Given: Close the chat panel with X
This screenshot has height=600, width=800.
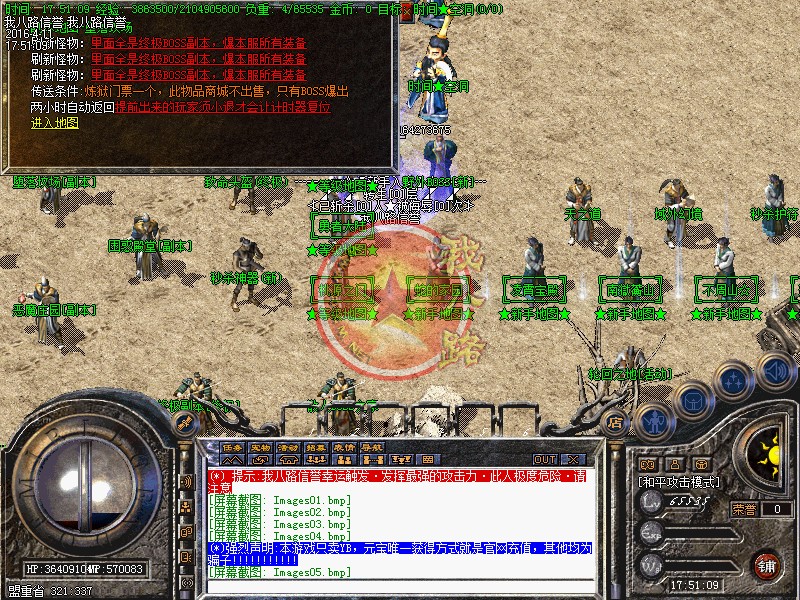Looking at the screenshot, I should tap(573, 459).
